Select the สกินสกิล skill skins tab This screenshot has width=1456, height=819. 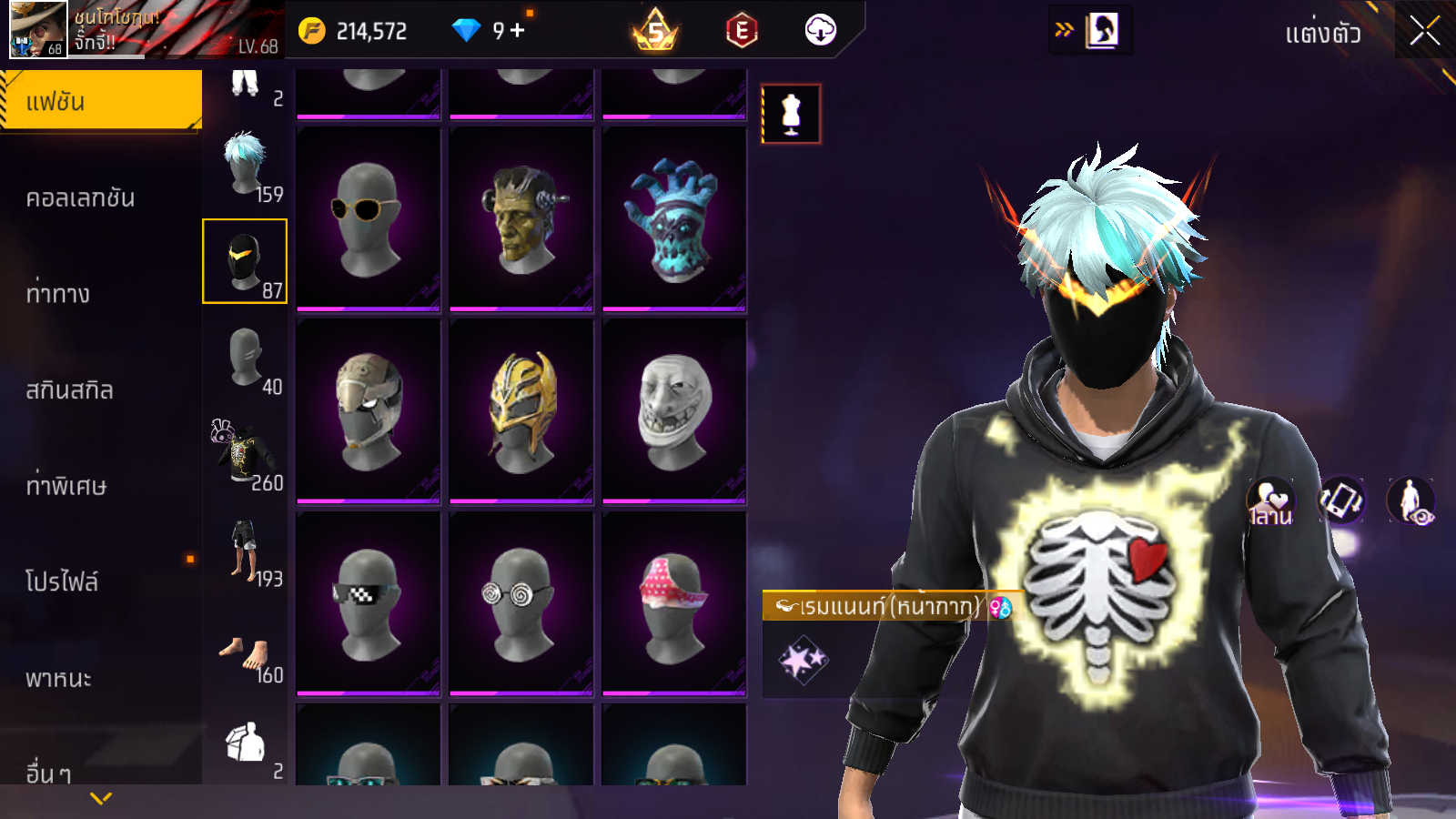[70, 389]
